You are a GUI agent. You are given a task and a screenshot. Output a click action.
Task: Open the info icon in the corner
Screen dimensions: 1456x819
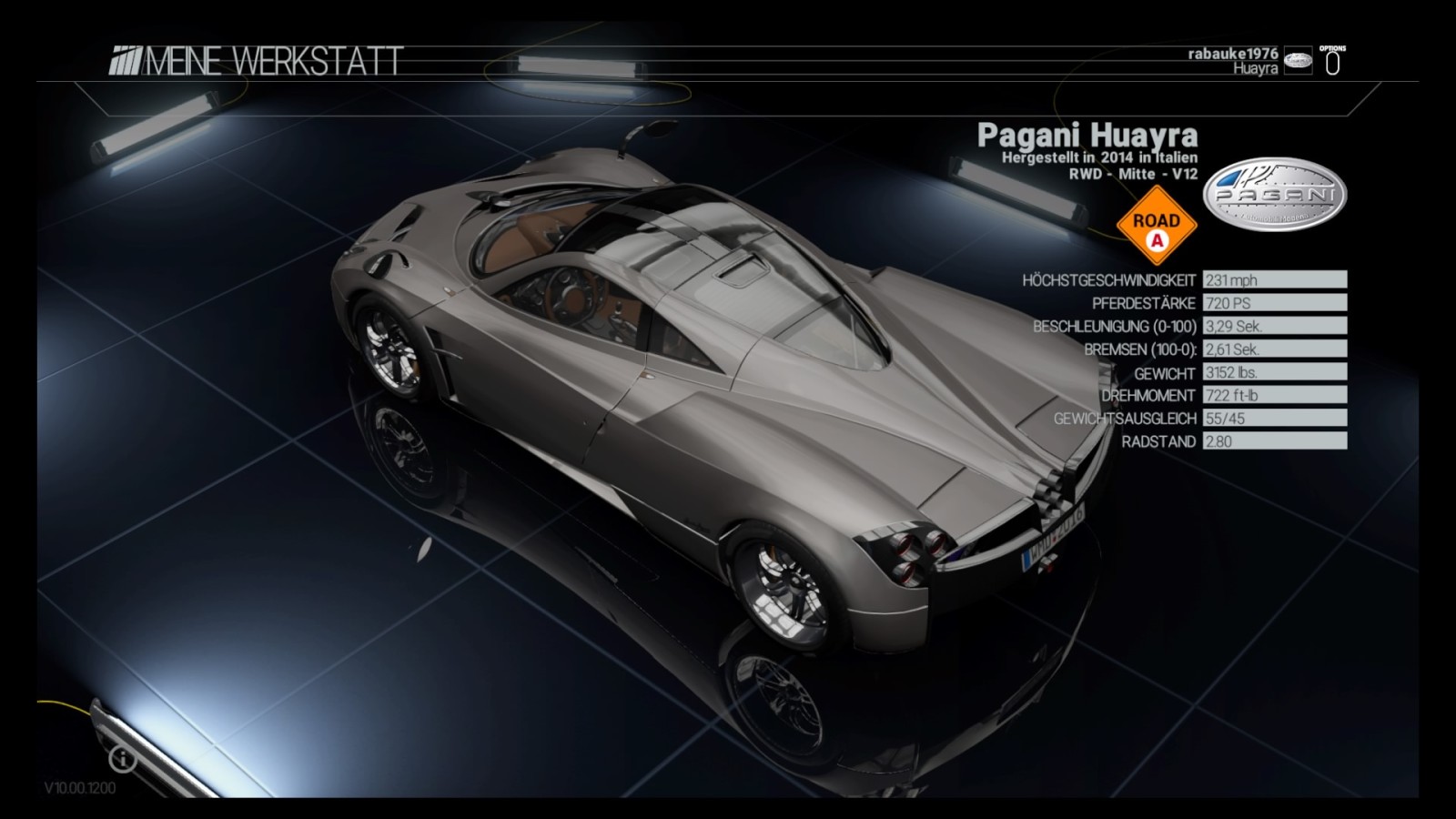[123, 758]
